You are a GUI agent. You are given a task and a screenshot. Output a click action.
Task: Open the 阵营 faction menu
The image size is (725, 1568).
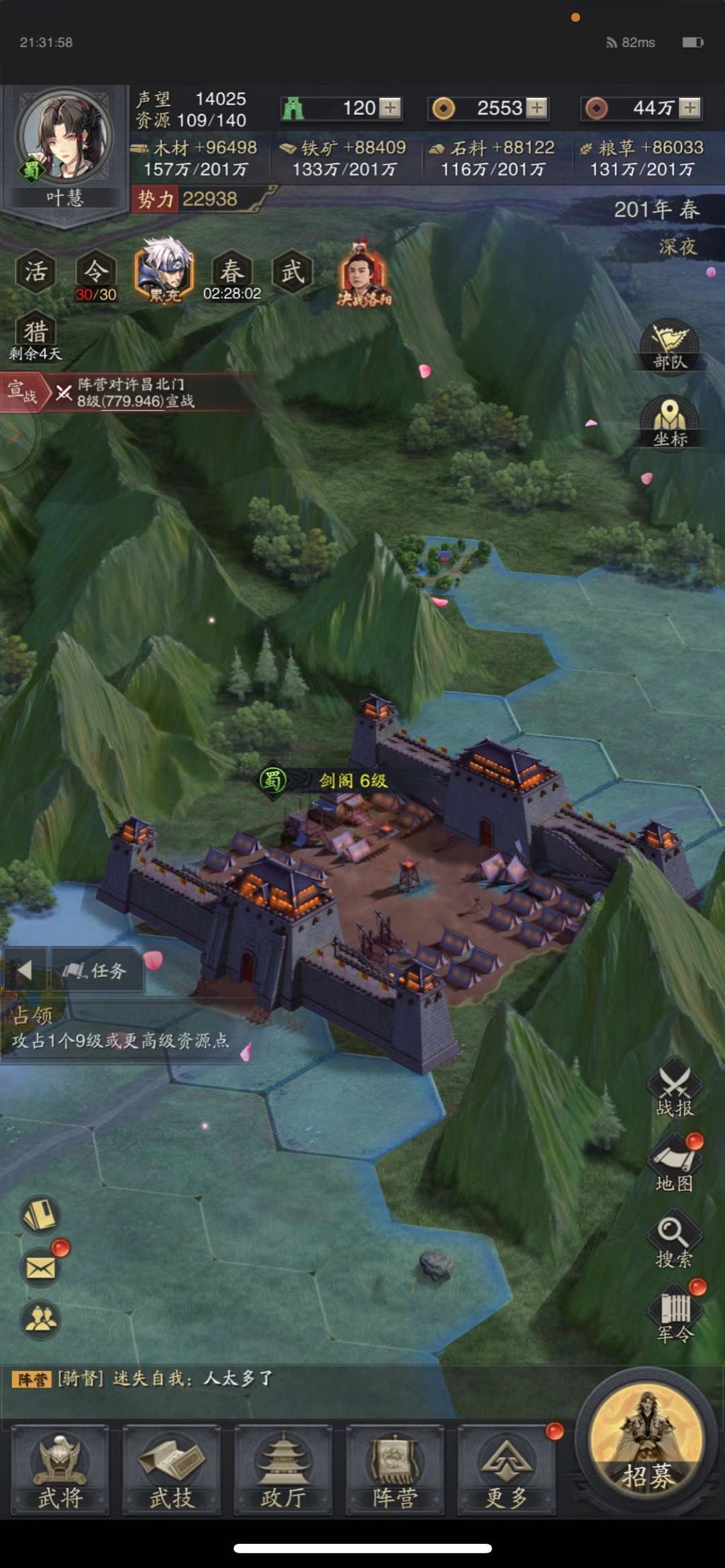point(395,1469)
